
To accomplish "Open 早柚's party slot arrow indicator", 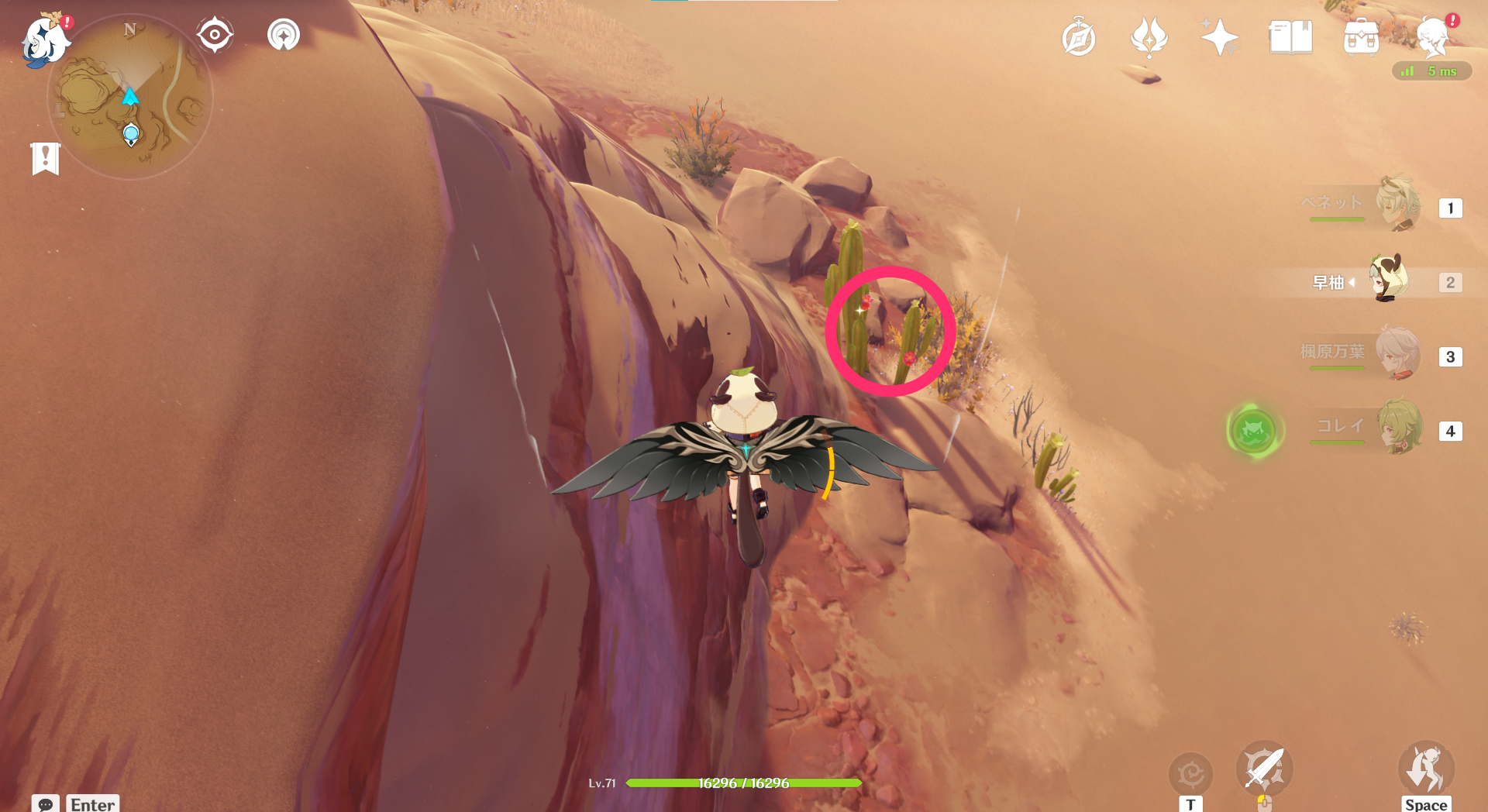I will pyautogui.click(x=1352, y=282).
